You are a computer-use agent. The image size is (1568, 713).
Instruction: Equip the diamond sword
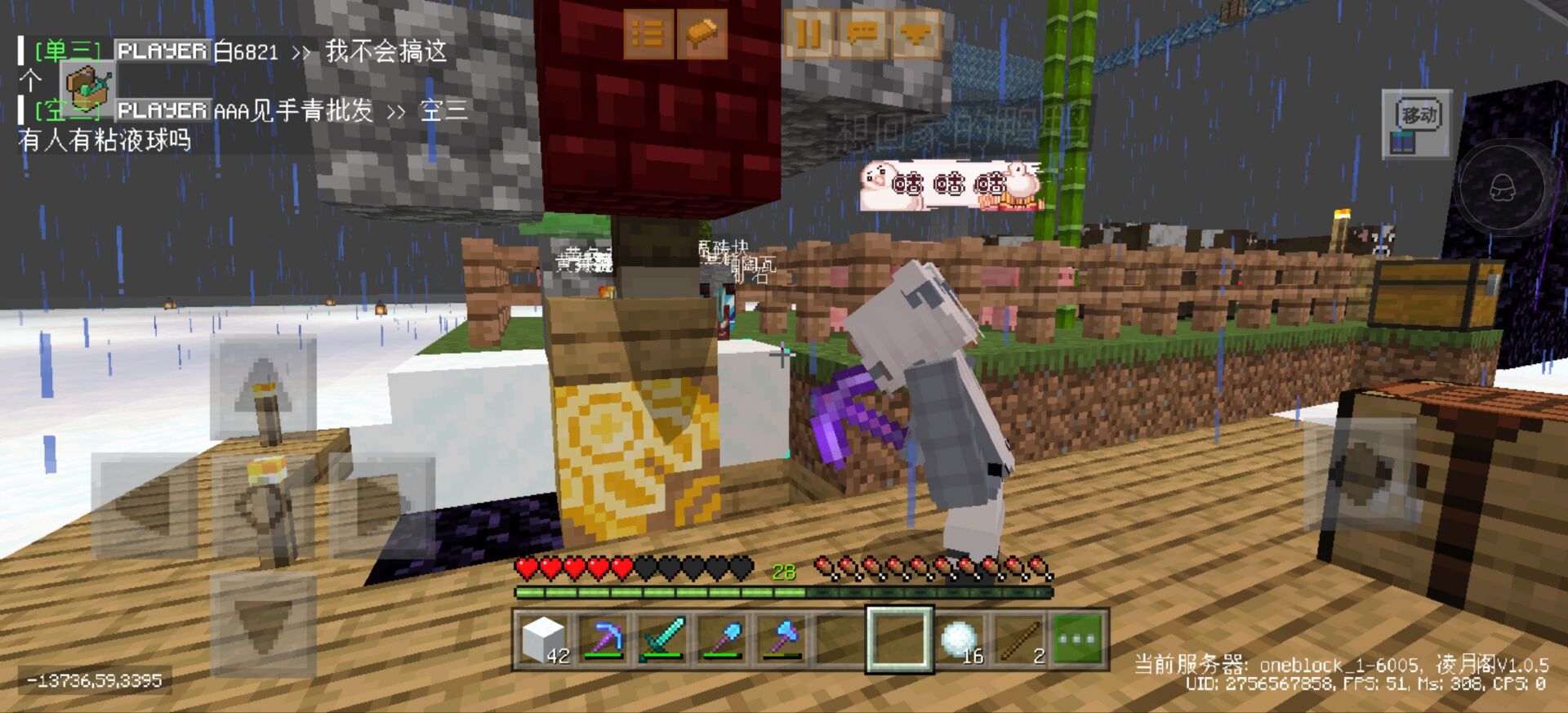[663, 639]
